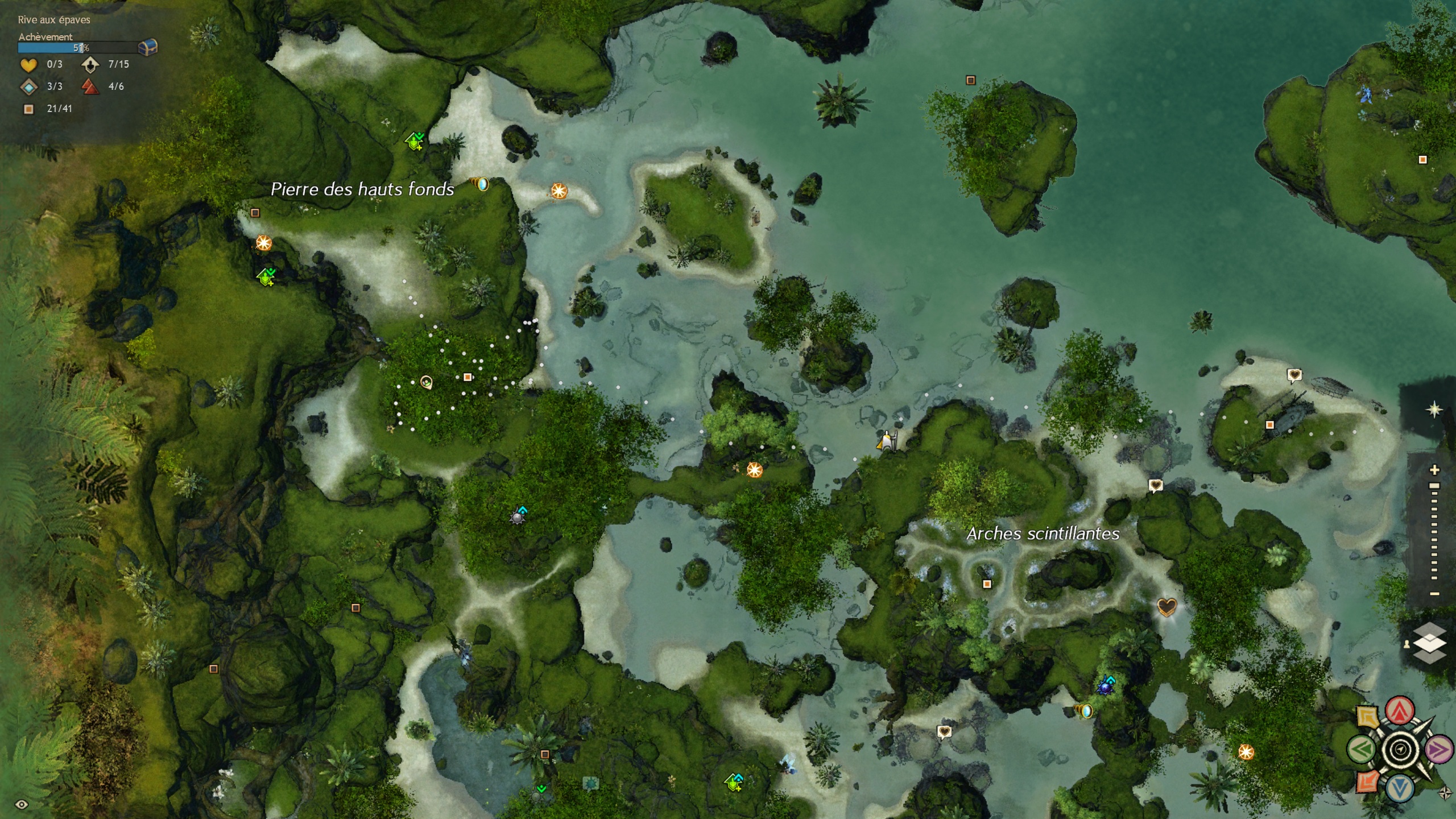Select the bottom map floor layer
1456x819 pixels.
pyautogui.click(x=1430, y=657)
